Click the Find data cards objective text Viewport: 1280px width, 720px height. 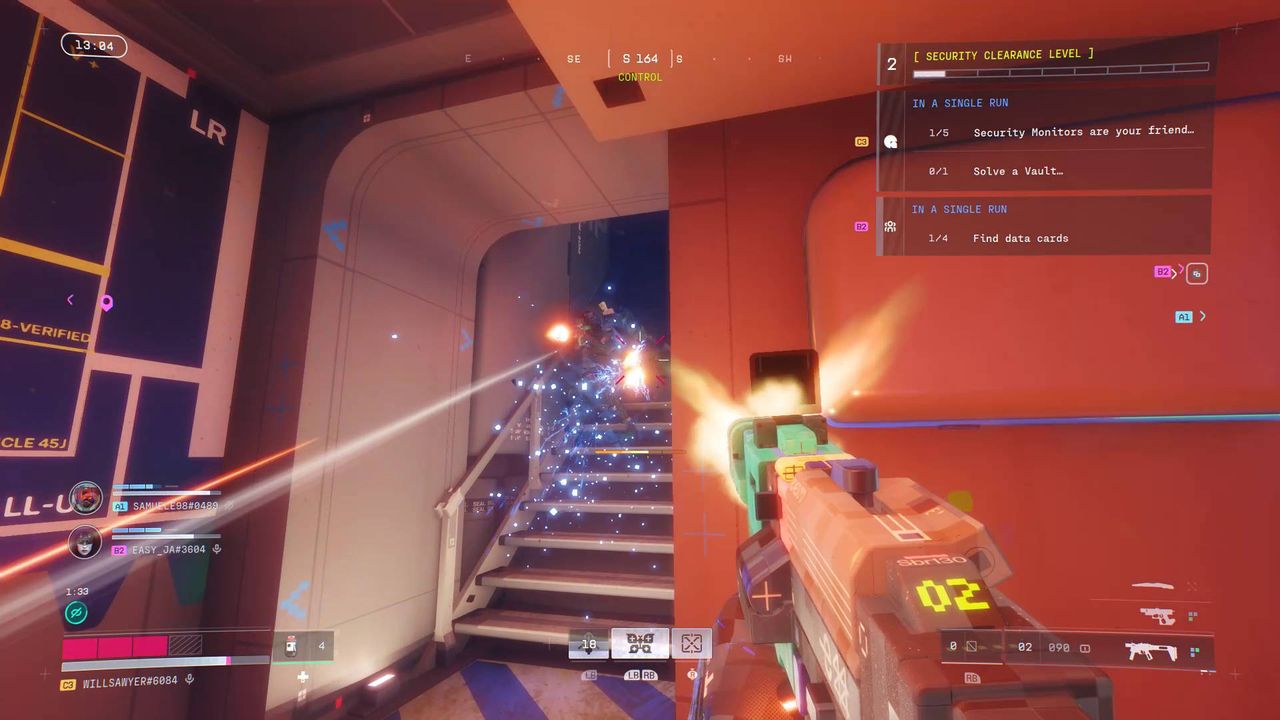tap(1020, 238)
